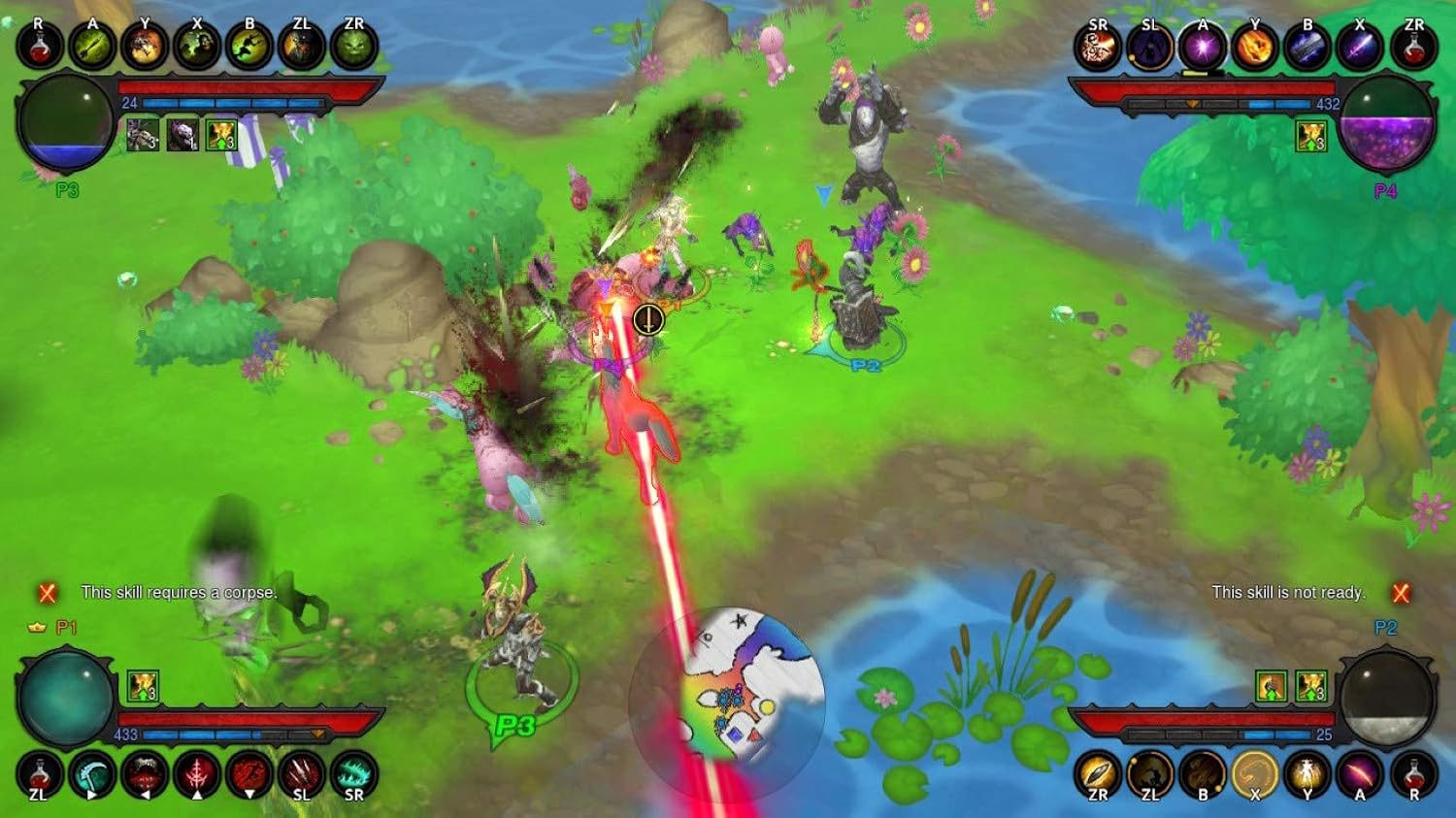Activate P1's teal bone spikes skill
Screen dimensions: 1456x818
tap(354, 775)
